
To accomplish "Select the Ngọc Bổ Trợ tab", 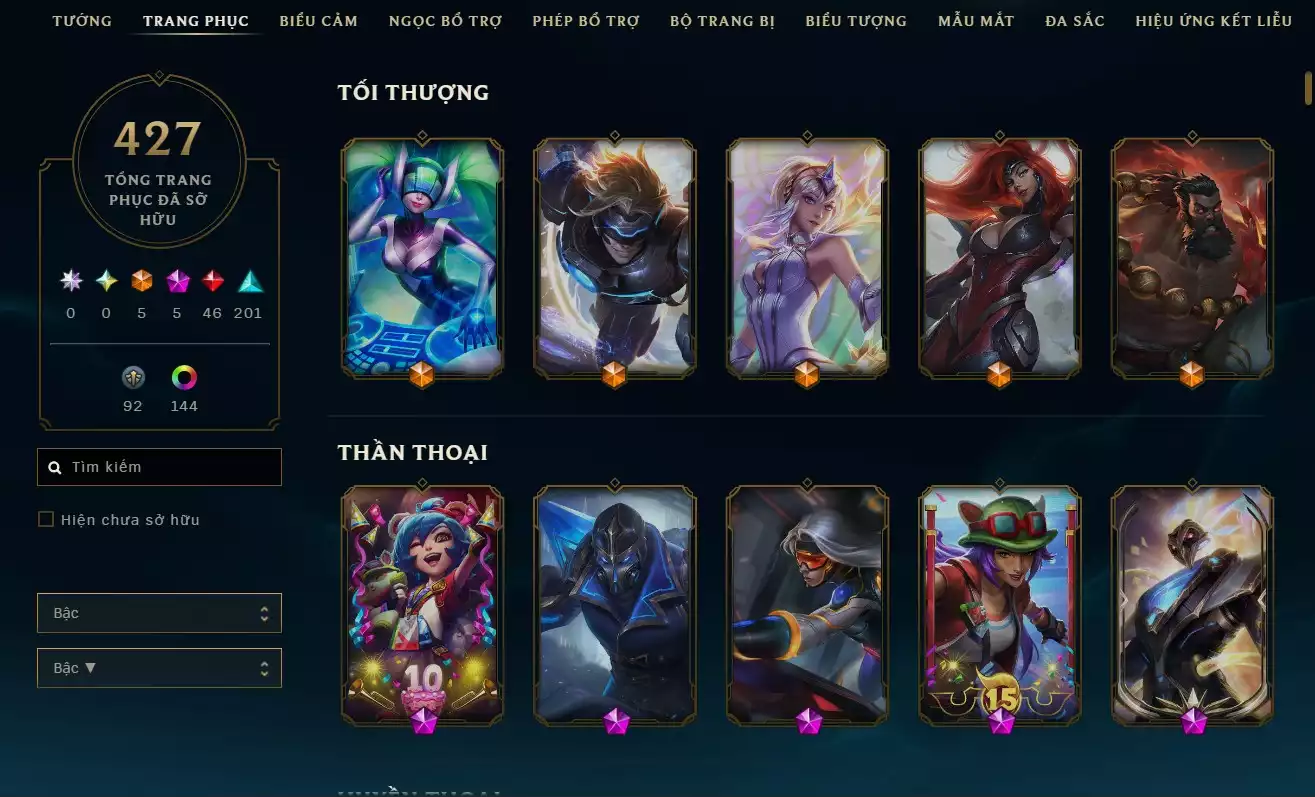I will point(445,21).
